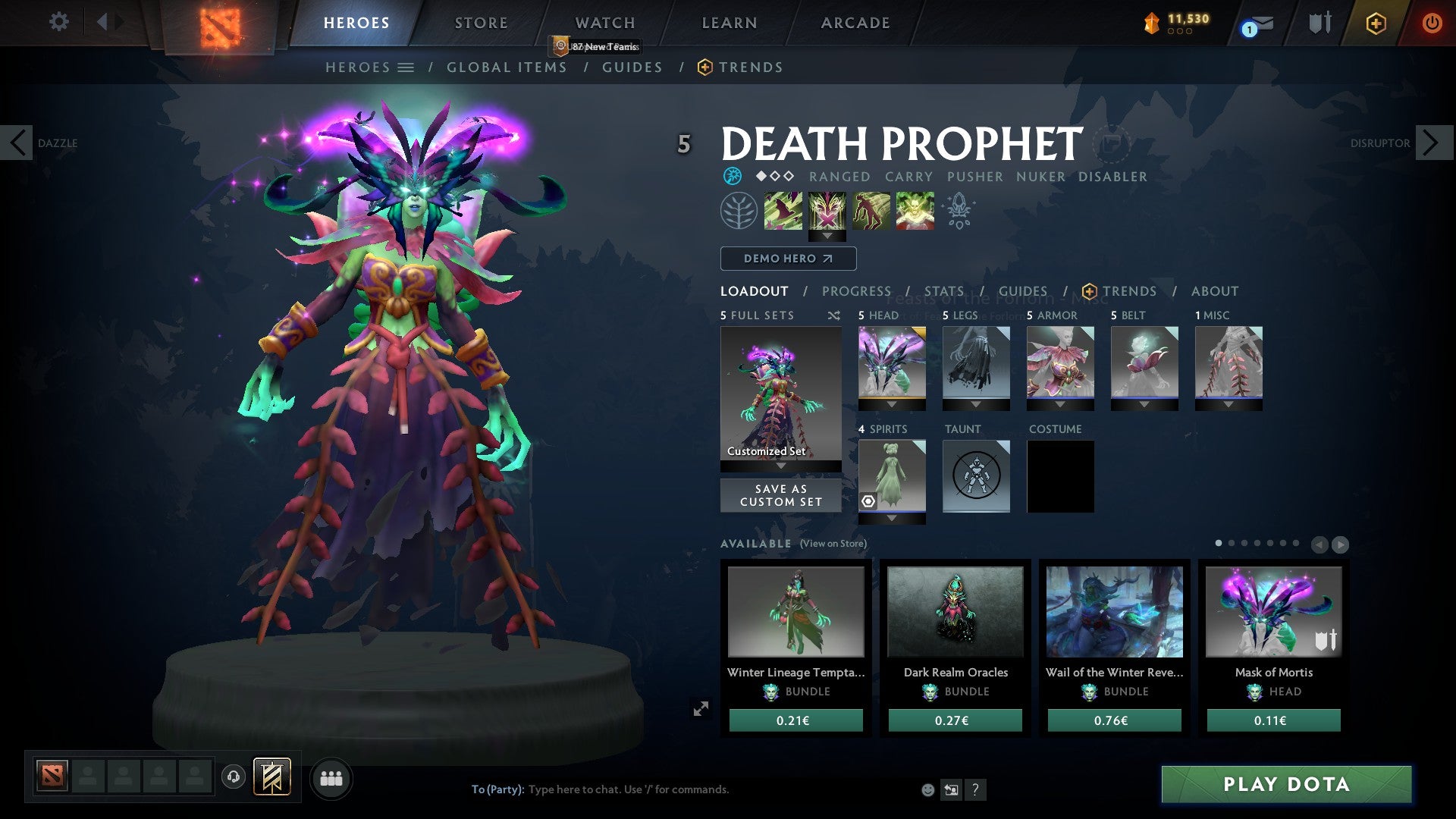Switch to the STATS tab
1456x819 pixels.
[944, 290]
